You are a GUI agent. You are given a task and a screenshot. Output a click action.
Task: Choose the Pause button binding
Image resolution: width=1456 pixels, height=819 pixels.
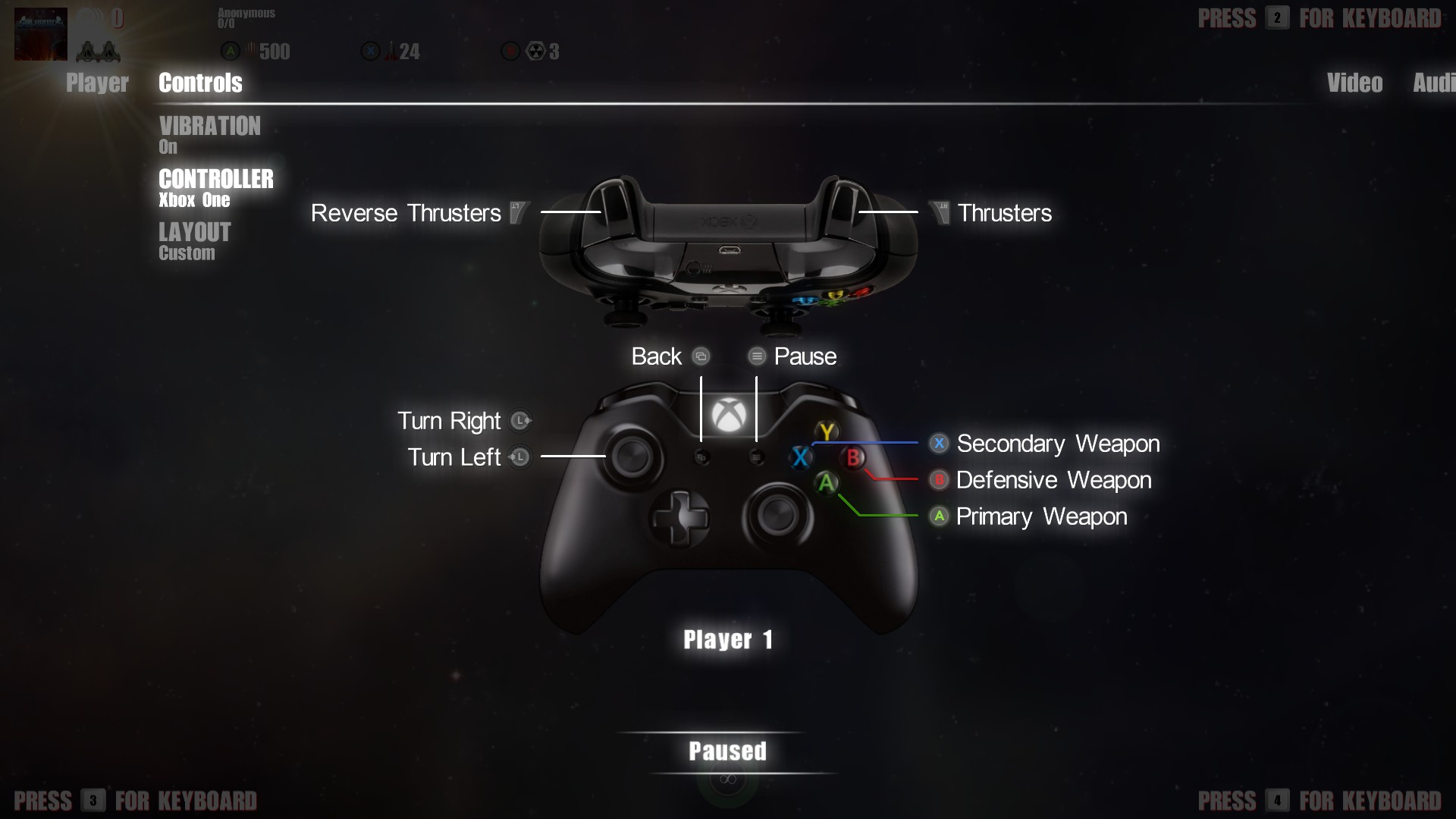(805, 356)
